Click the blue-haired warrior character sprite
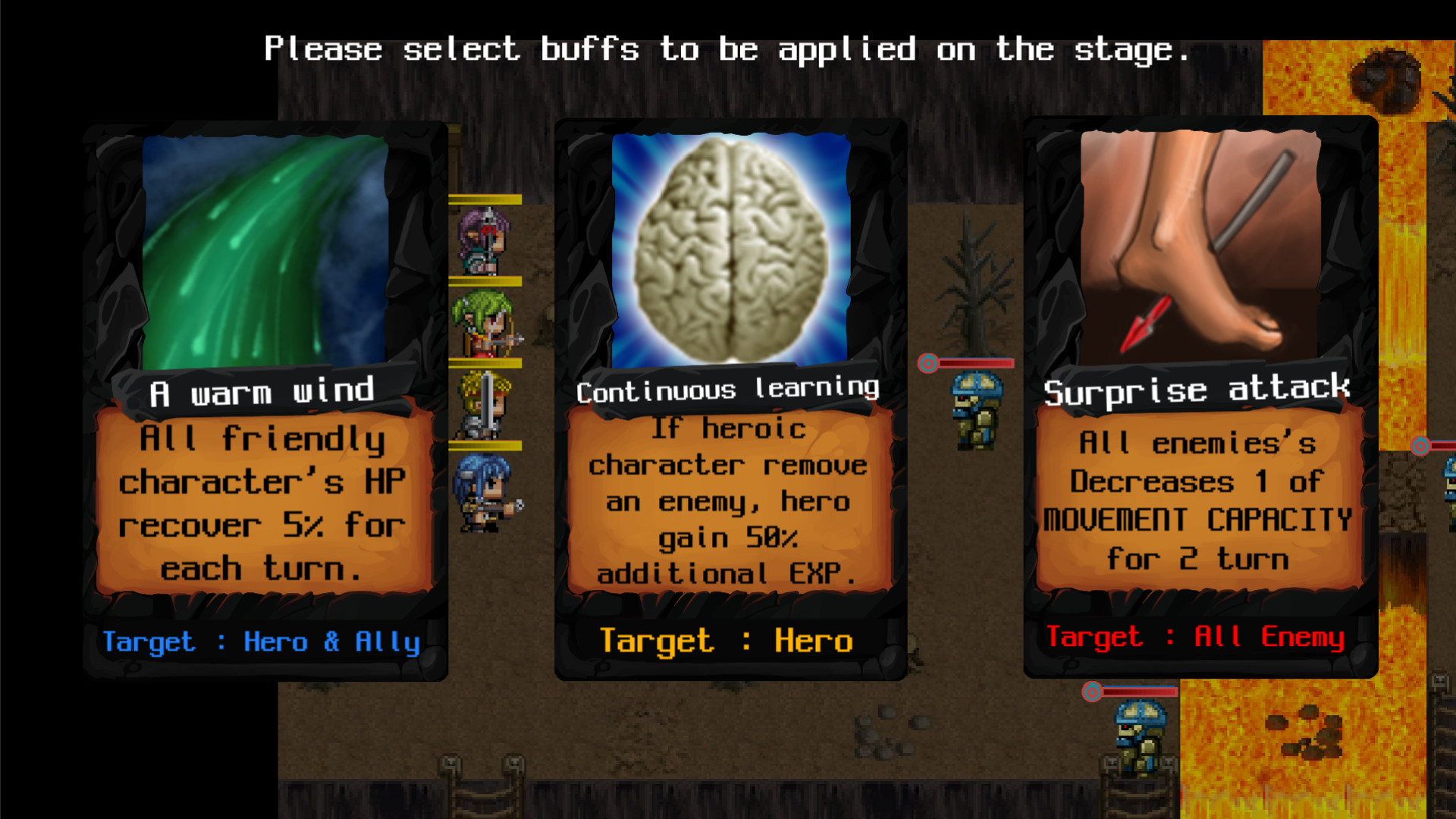 point(482,493)
